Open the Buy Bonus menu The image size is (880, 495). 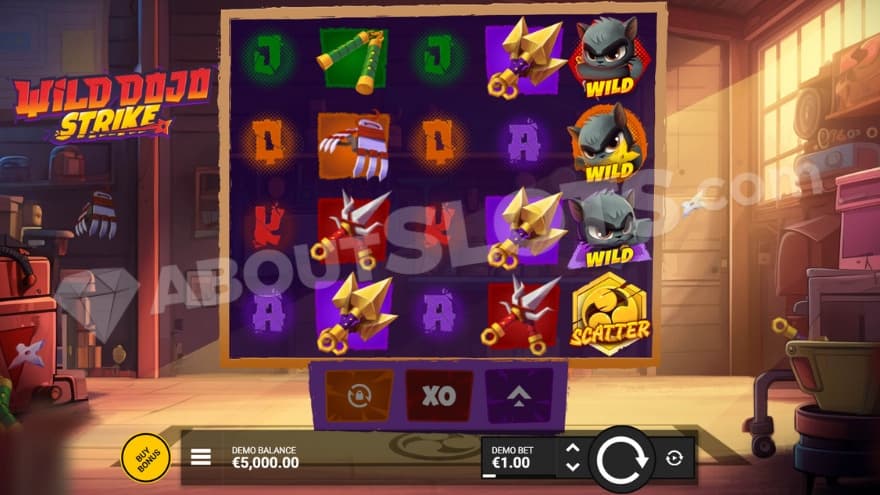click(x=145, y=458)
